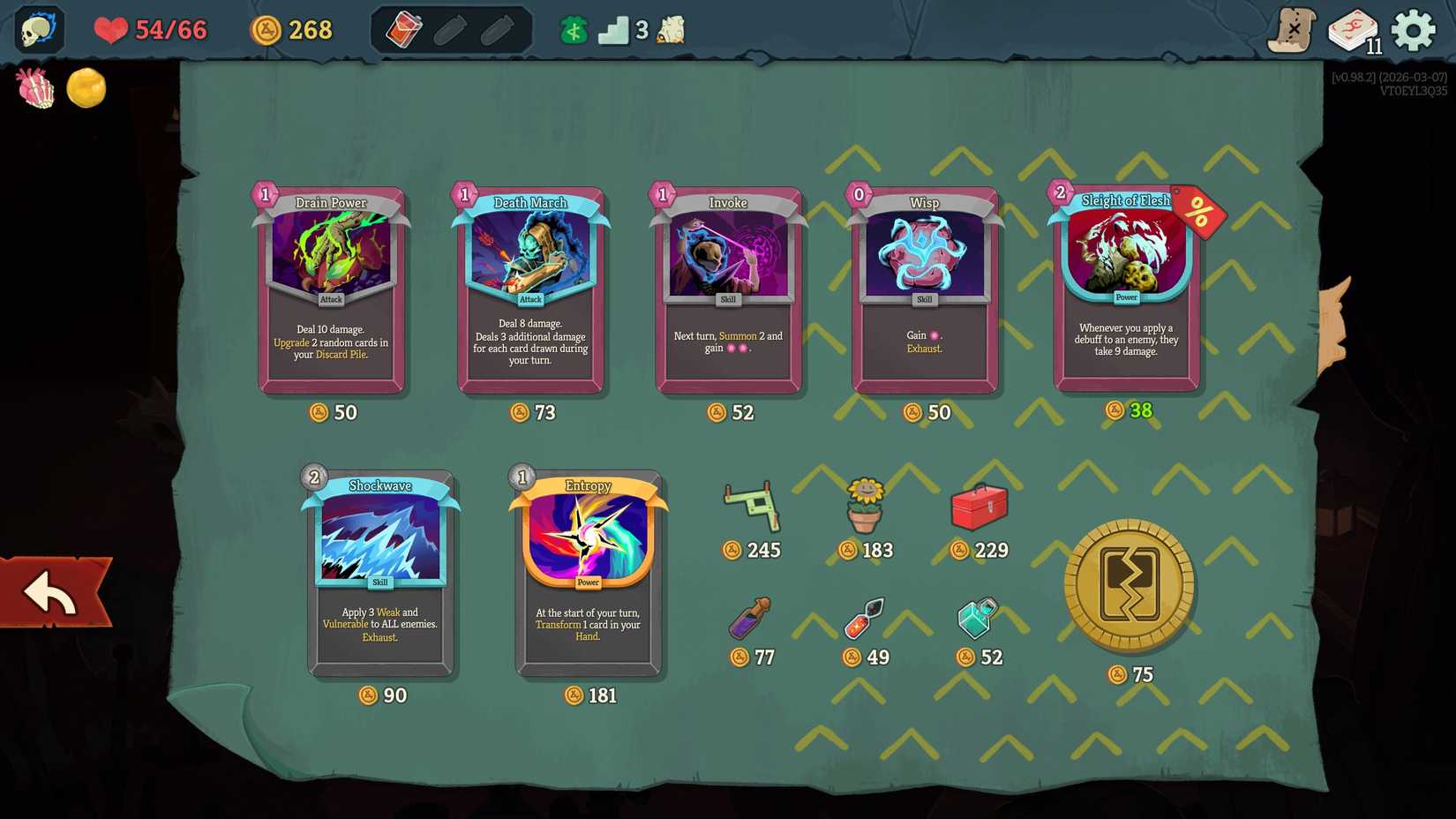This screenshot has width=1456, height=819.
Task: Click the golden orb relic
Action: click(x=86, y=88)
